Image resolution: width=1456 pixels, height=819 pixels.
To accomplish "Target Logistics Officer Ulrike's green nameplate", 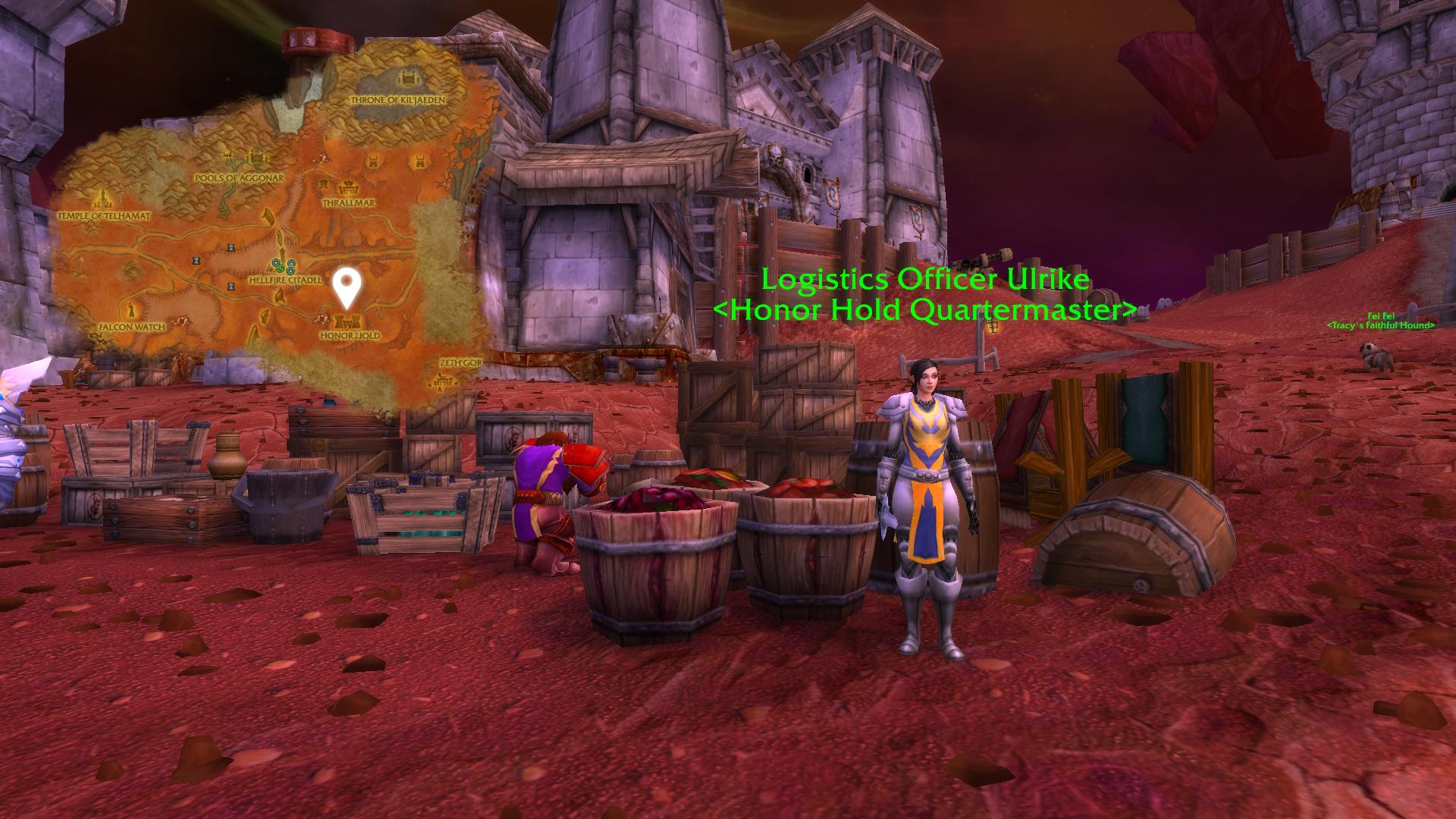I will pos(925,280).
